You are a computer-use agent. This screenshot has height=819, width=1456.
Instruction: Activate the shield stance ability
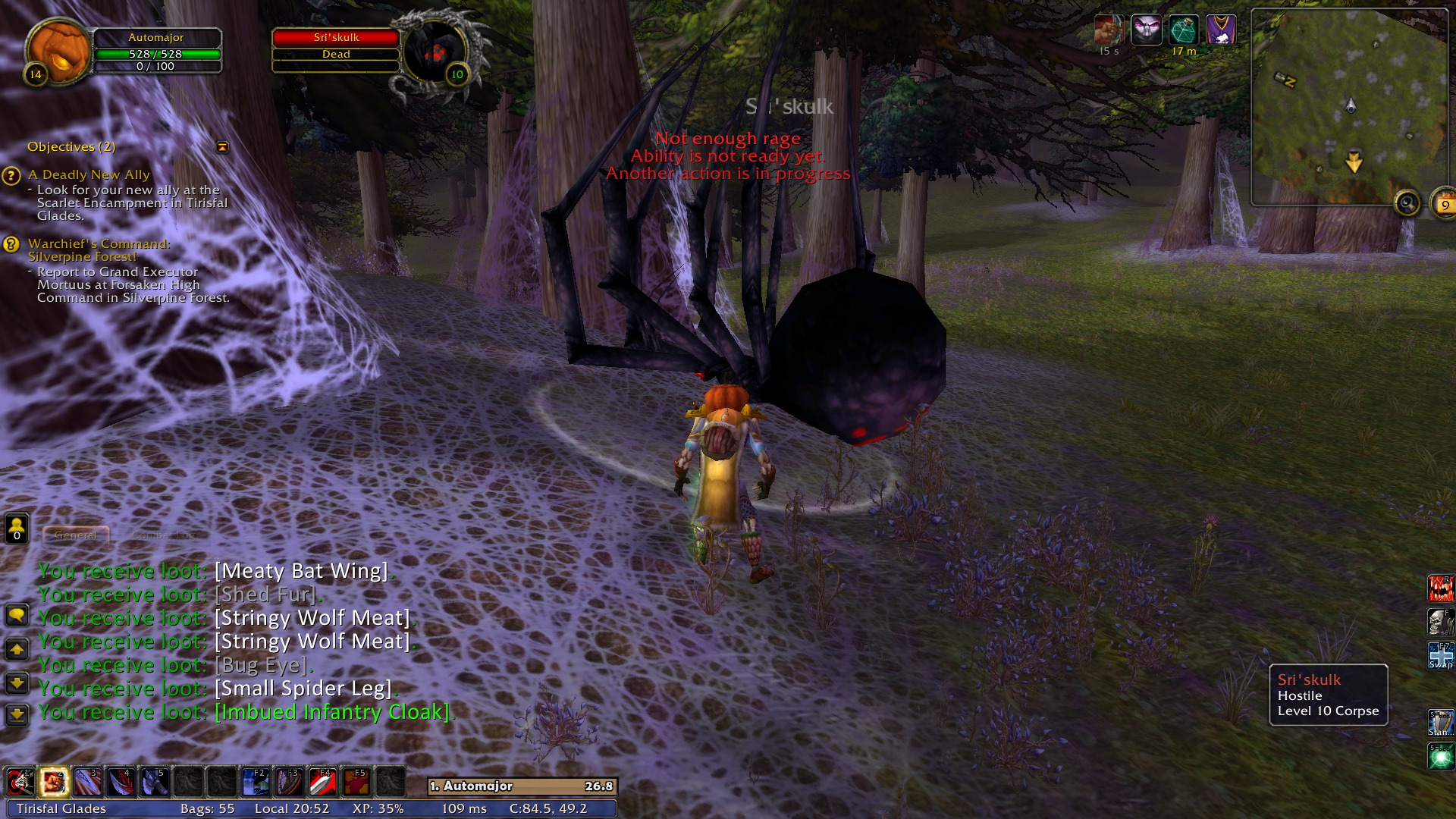[x=1440, y=723]
